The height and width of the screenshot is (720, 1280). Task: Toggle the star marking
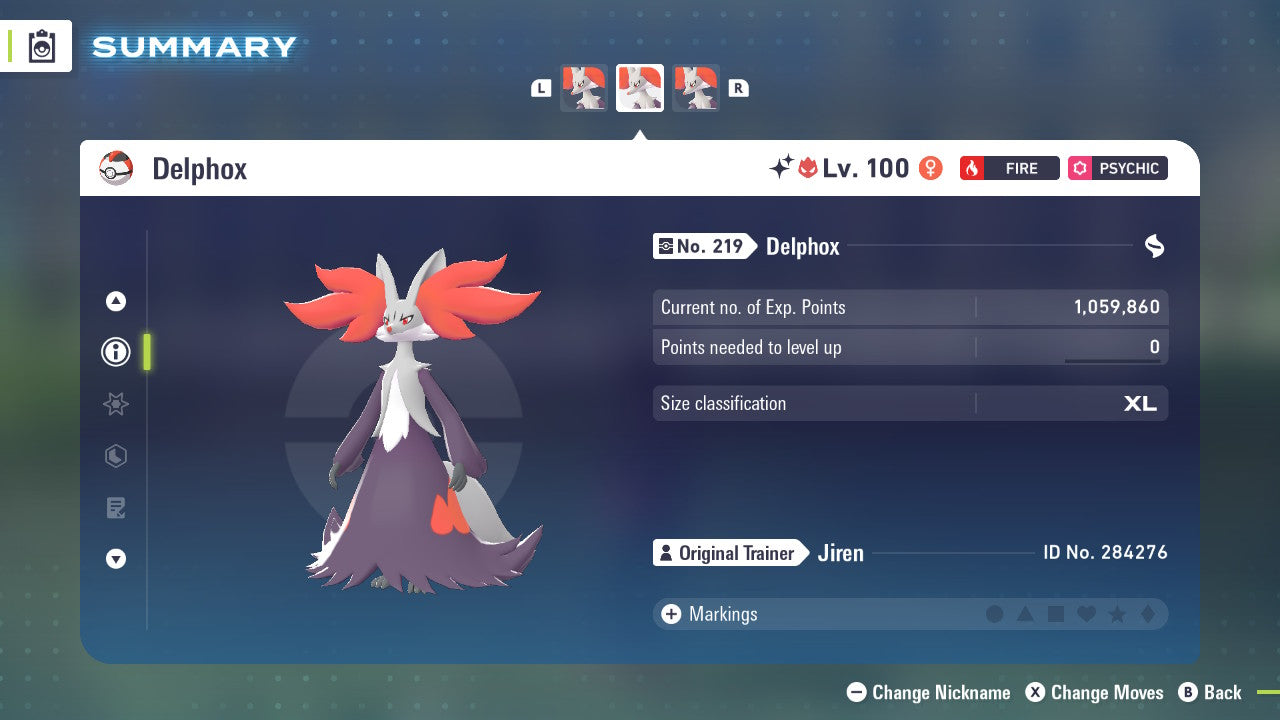1115,615
